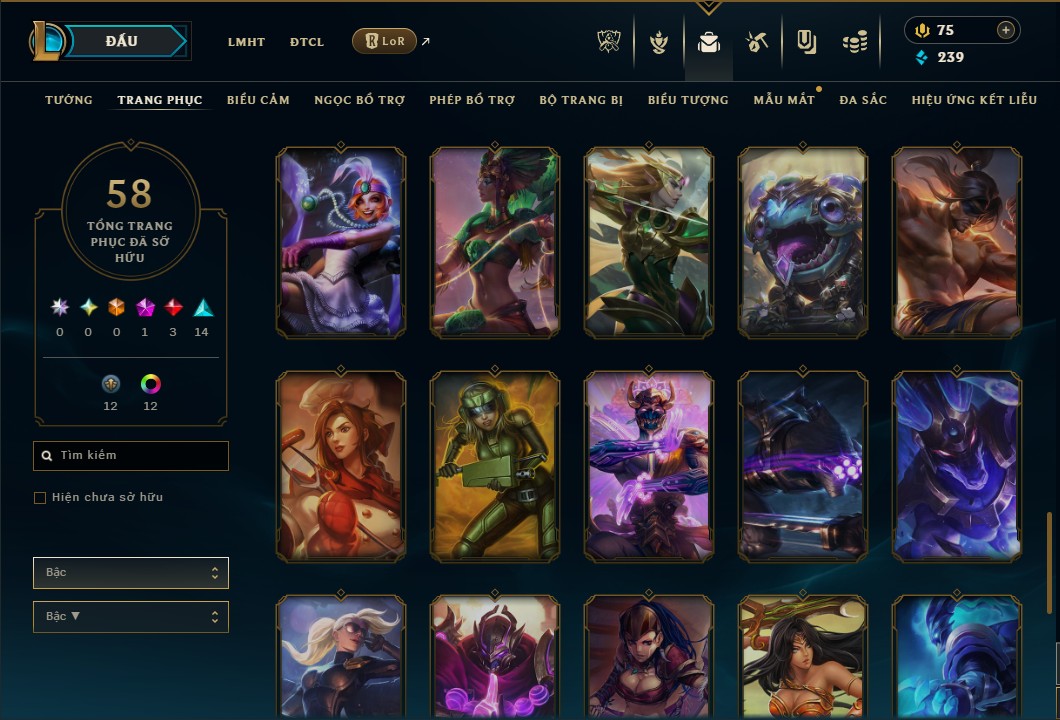Click the ĐẤU play button
This screenshot has height=720, width=1060.
(121, 41)
